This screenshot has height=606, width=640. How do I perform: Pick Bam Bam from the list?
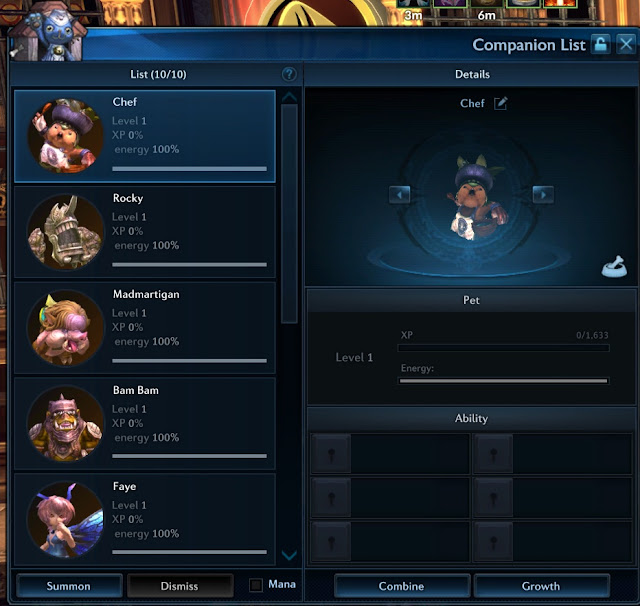[x=145, y=424]
